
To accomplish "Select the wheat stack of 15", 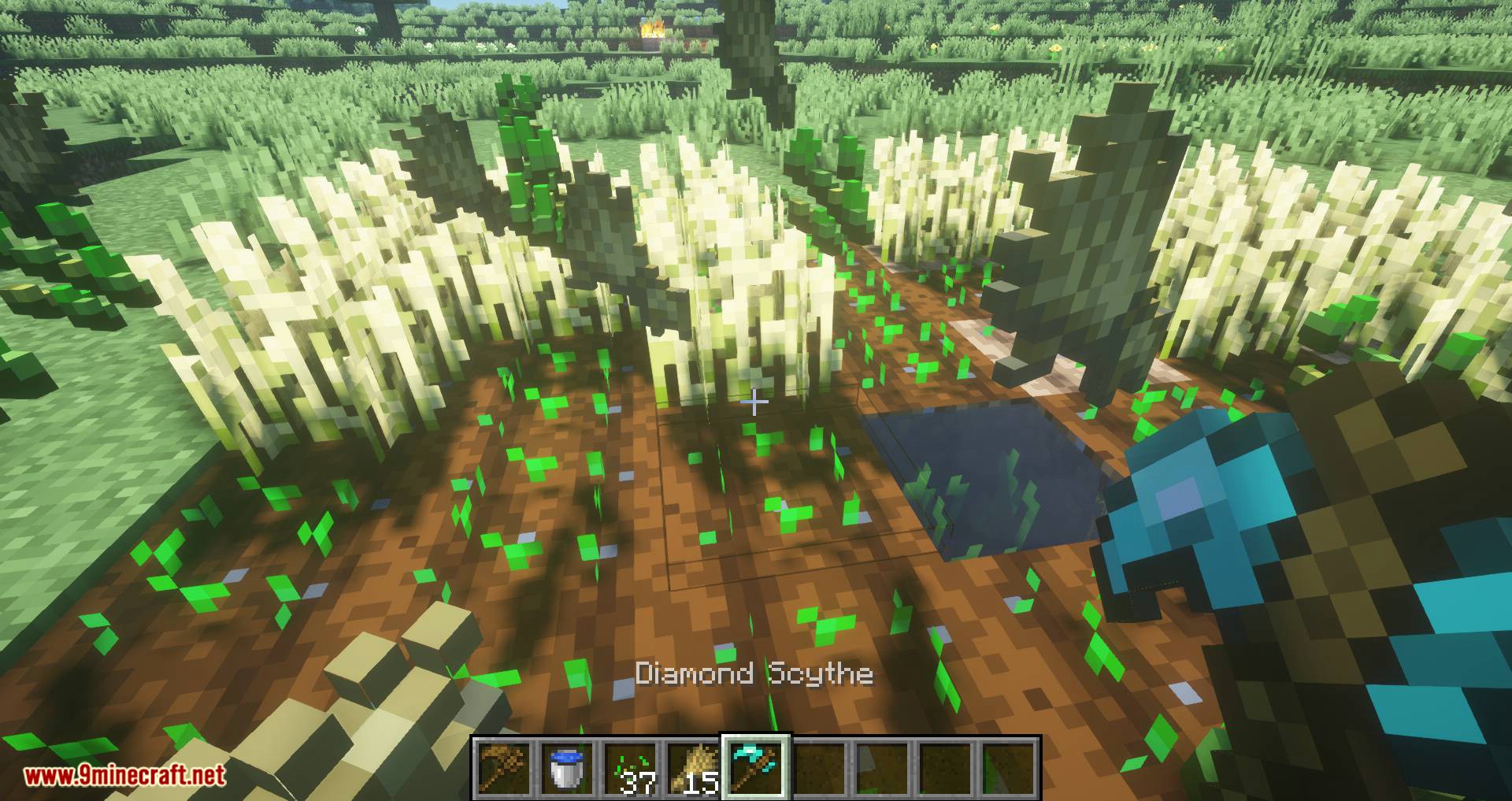I will point(694,768).
